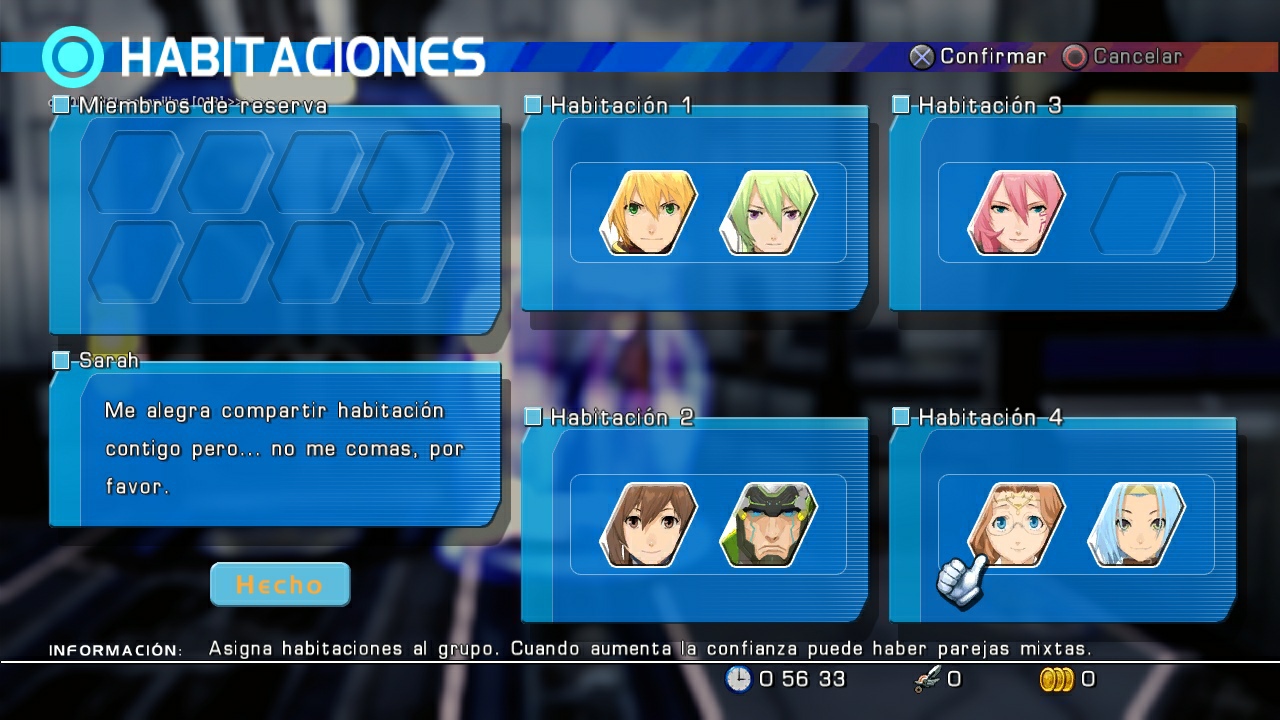Toggle the checkbox next to Habitación 4
1280x720 pixels.
click(899, 417)
